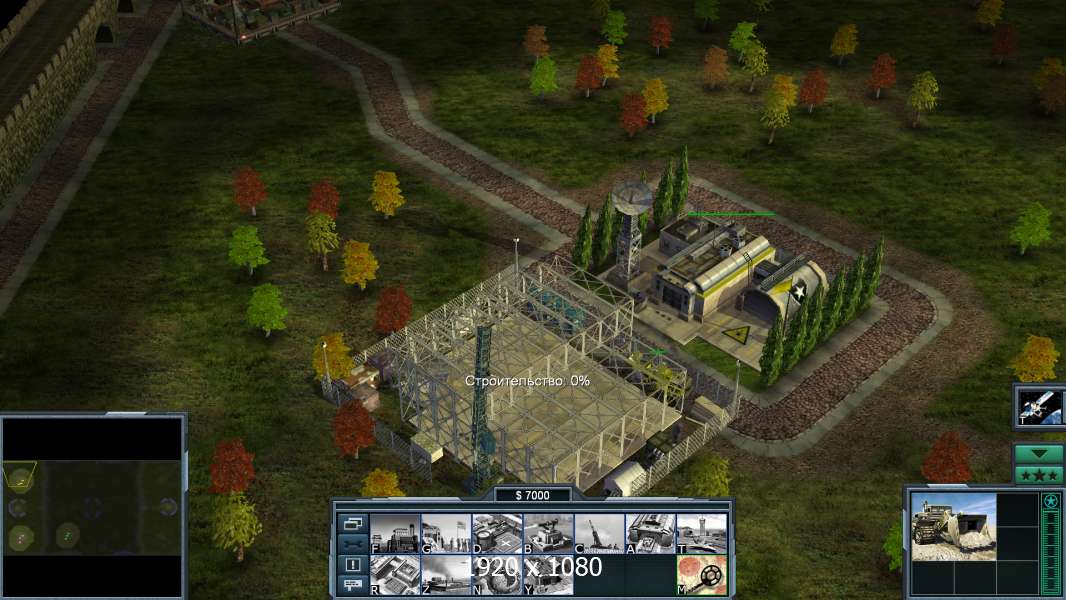Click the exclamation mark button

(353, 564)
